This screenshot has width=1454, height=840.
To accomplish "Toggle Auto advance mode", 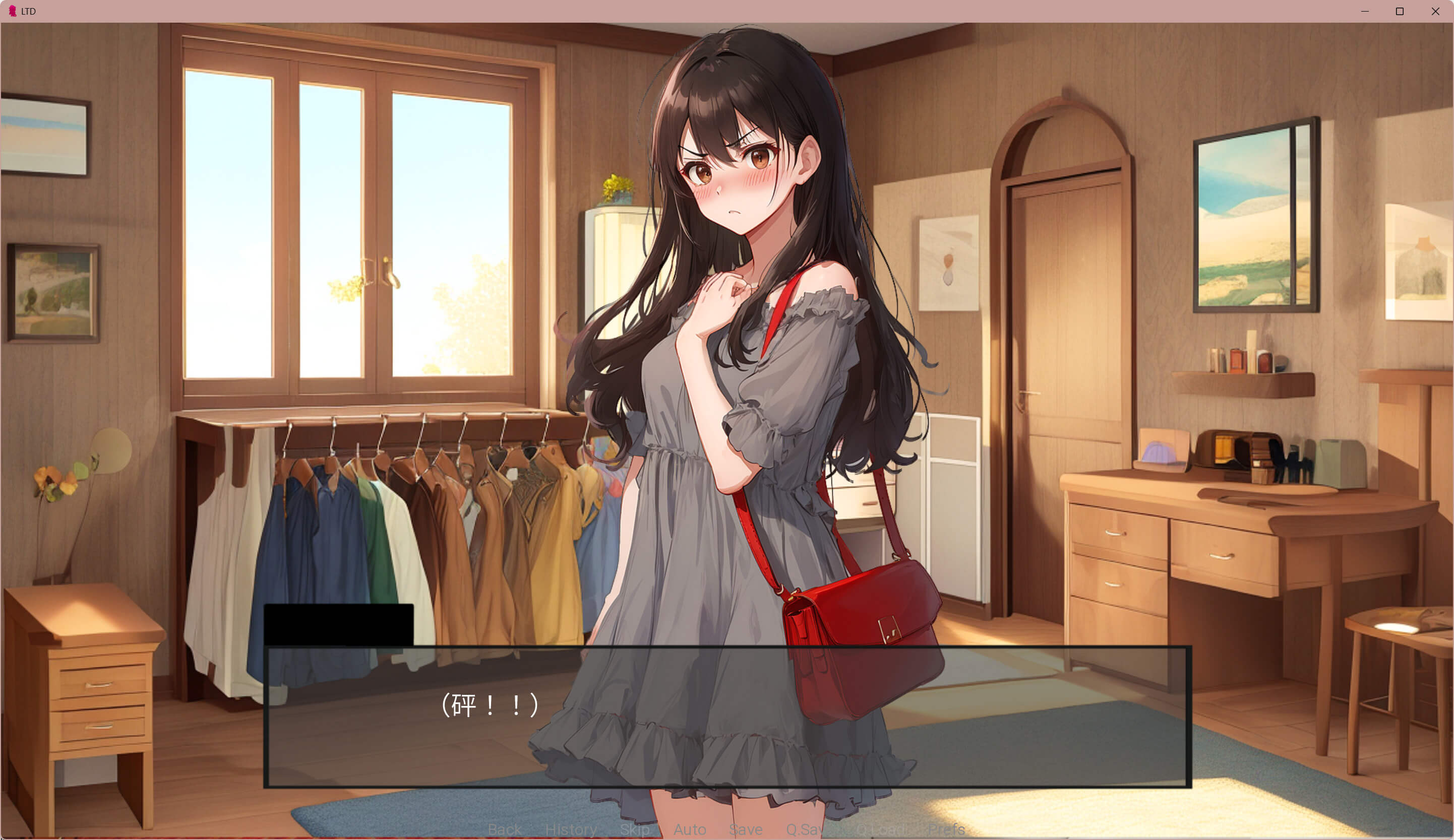I will click(x=690, y=829).
